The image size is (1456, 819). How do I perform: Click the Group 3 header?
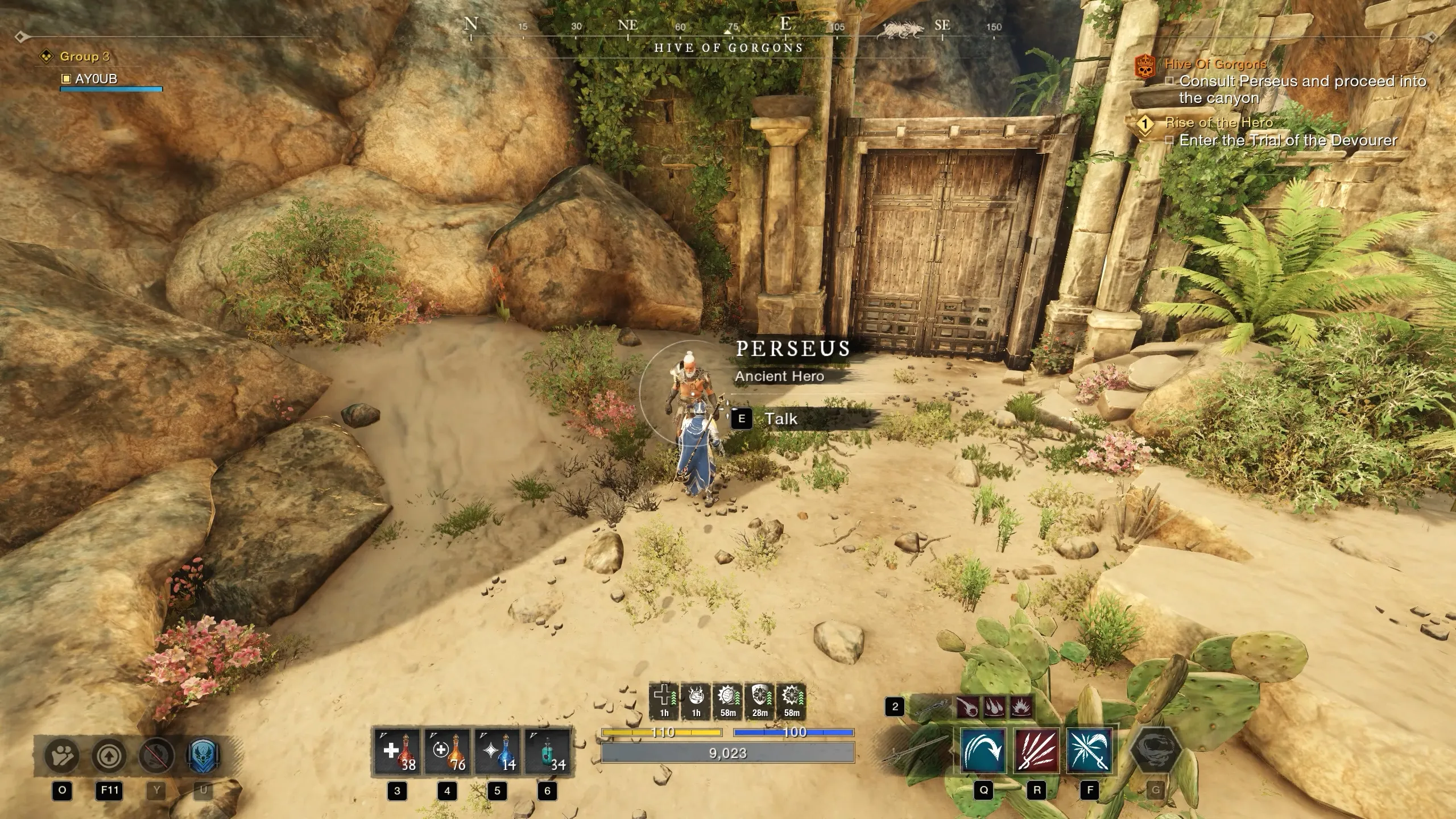coord(84,56)
